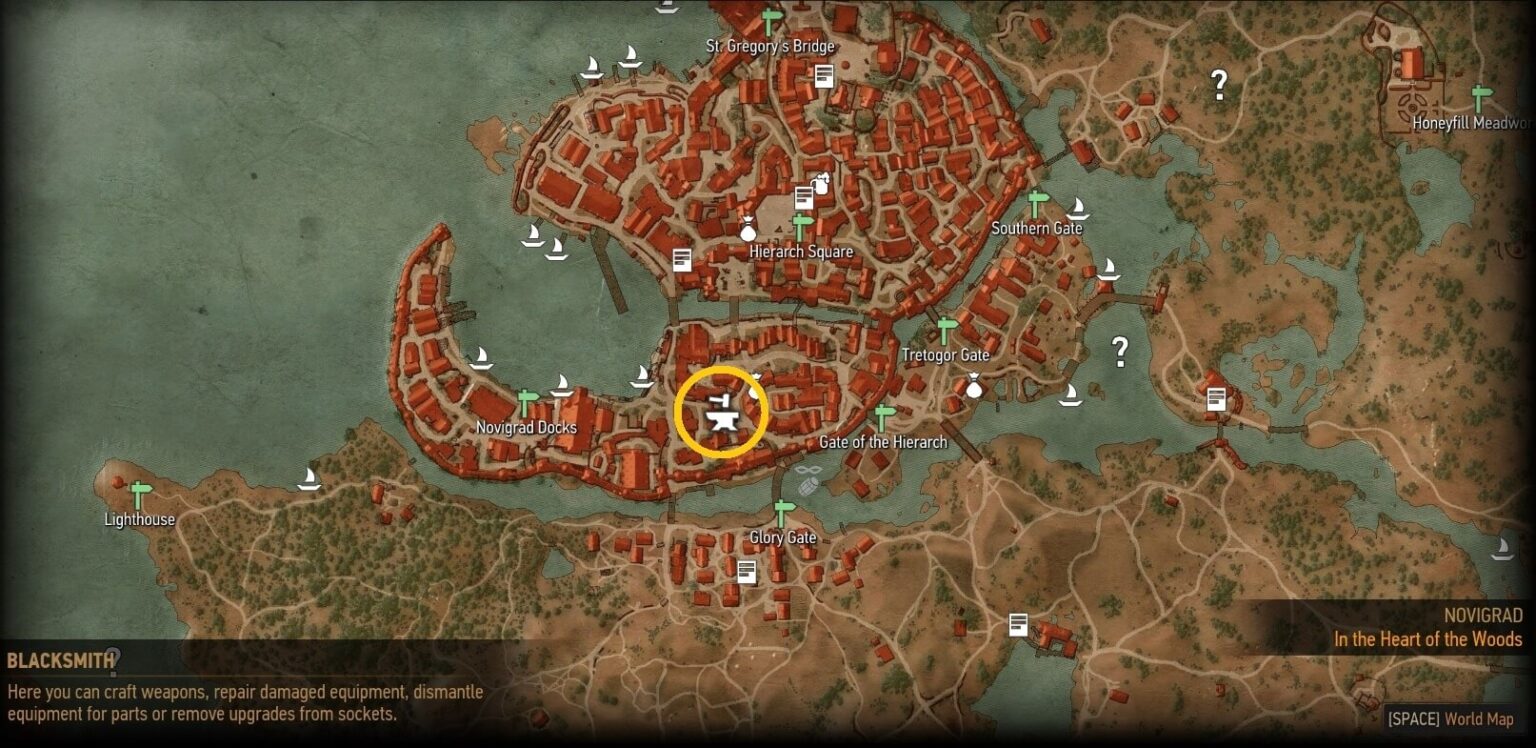Select the Lighthouse fast travel signpost

[x=138, y=492]
